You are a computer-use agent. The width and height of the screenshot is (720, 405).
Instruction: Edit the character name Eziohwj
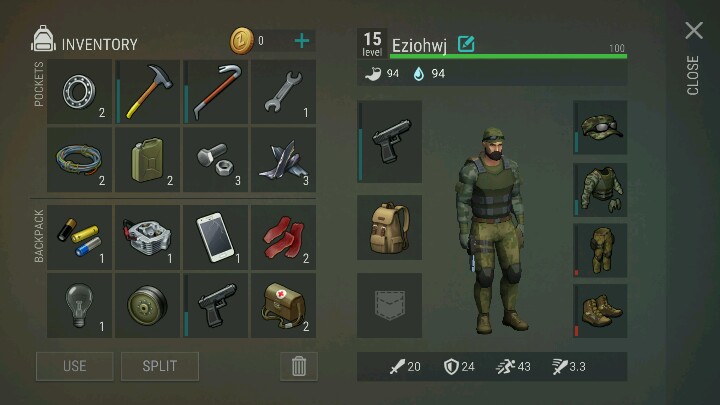tap(466, 43)
